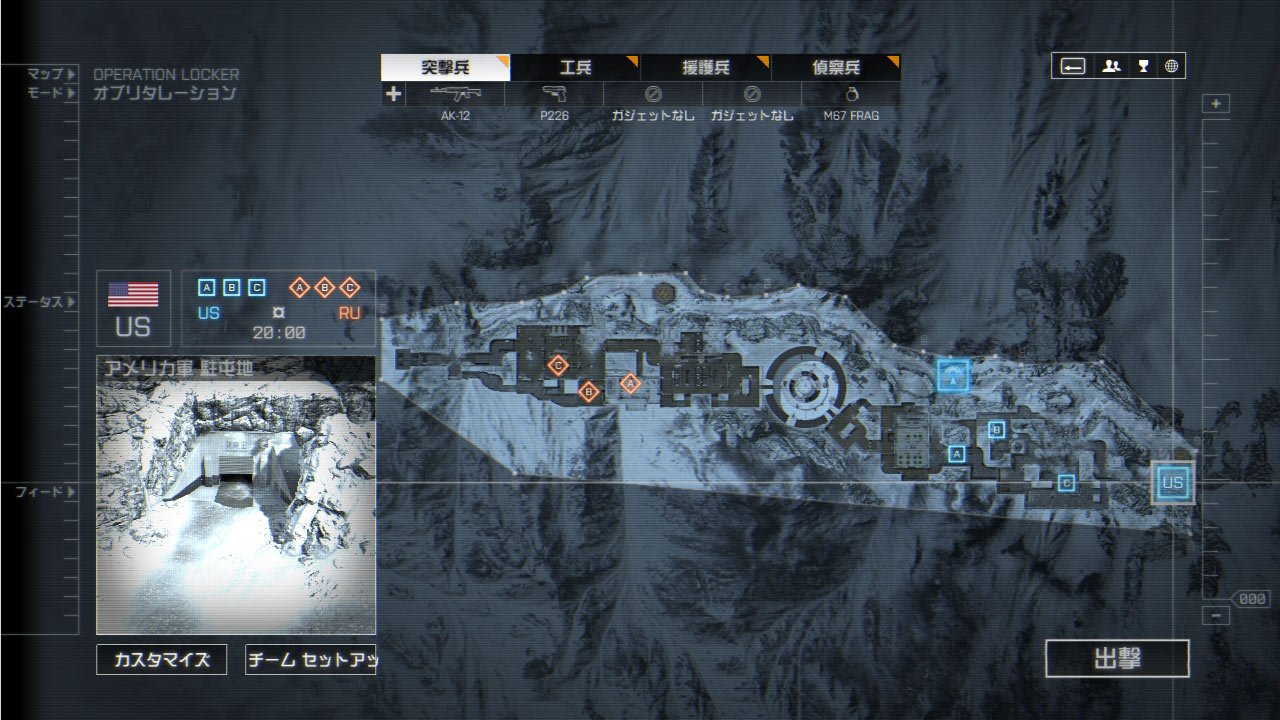Click the back arrow icon at top right
This screenshot has width=1280, height=720.
click(x=1073, y=67)
